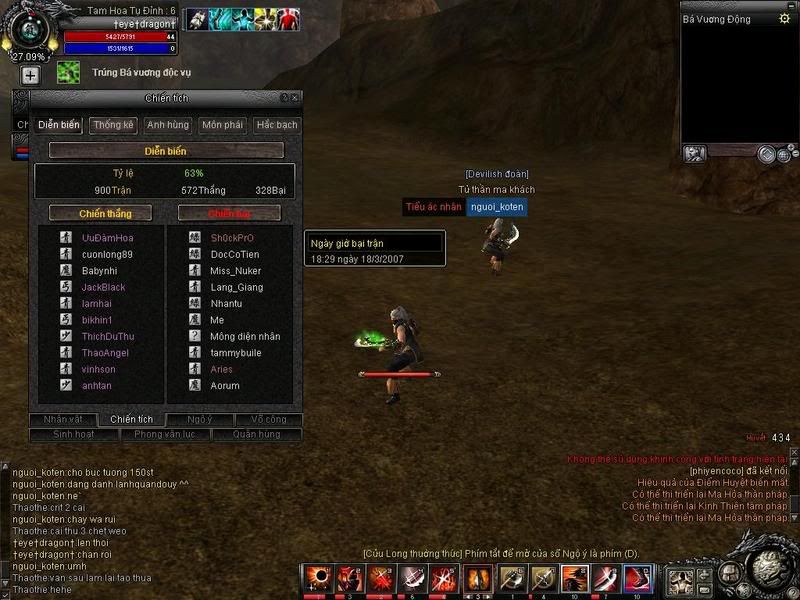Select Sh0ckPrO in the defeat list
The image size is (800, 600).
[232, 238]
